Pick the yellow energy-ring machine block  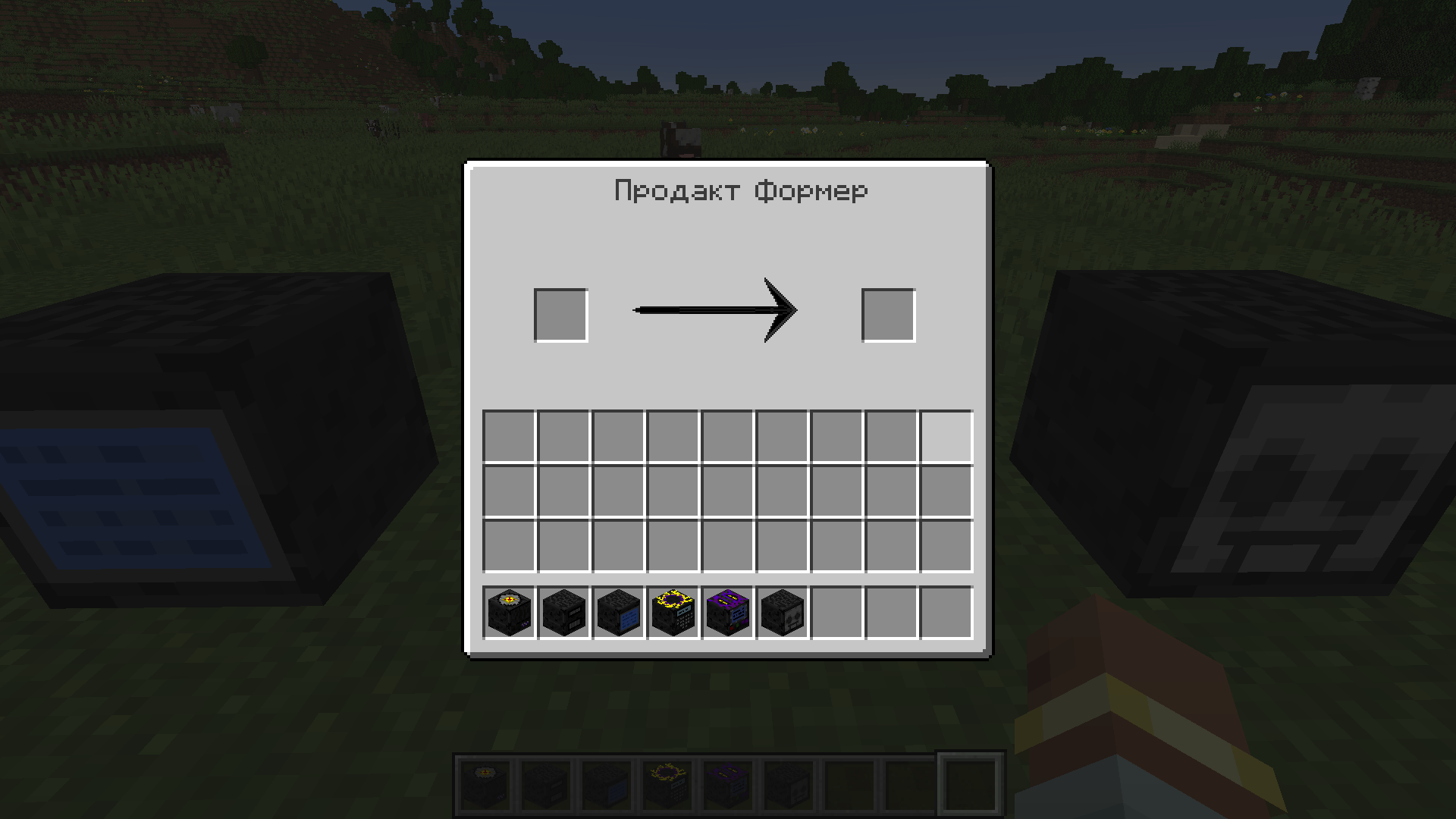(672, 612)
